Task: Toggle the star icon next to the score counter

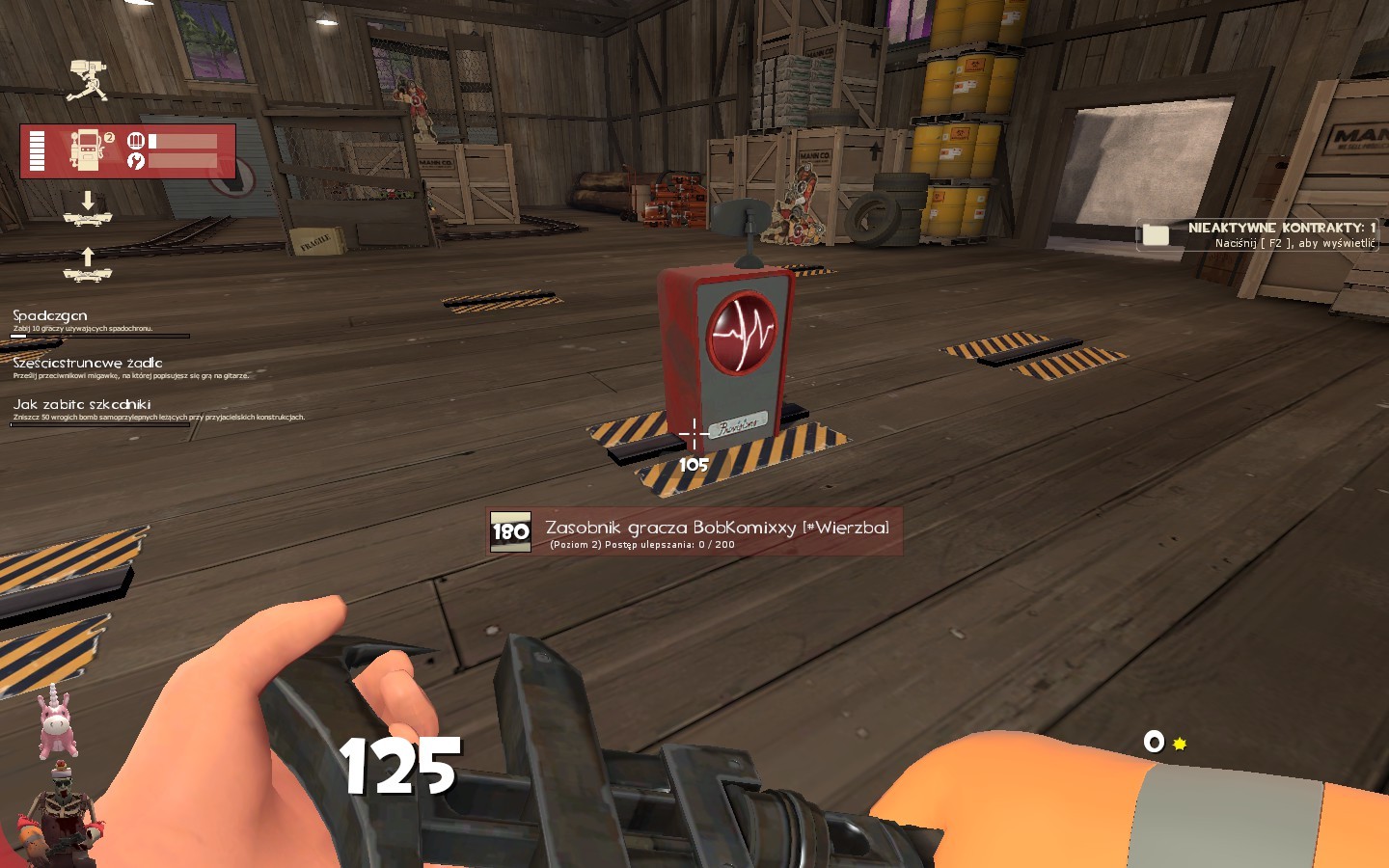Action: pyautogui.click(x=1178, y=743)
